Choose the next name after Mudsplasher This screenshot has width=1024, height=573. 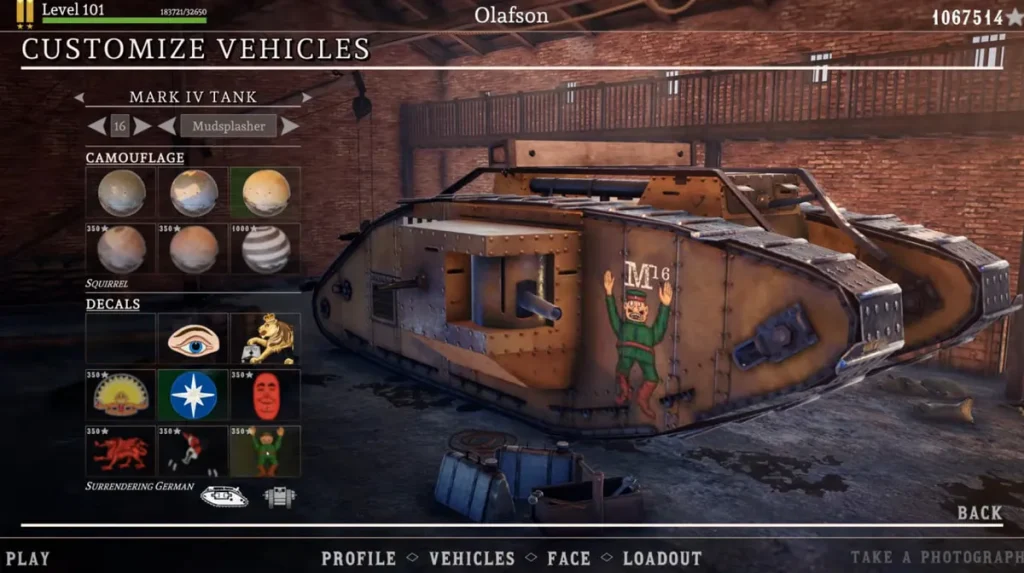289,126
